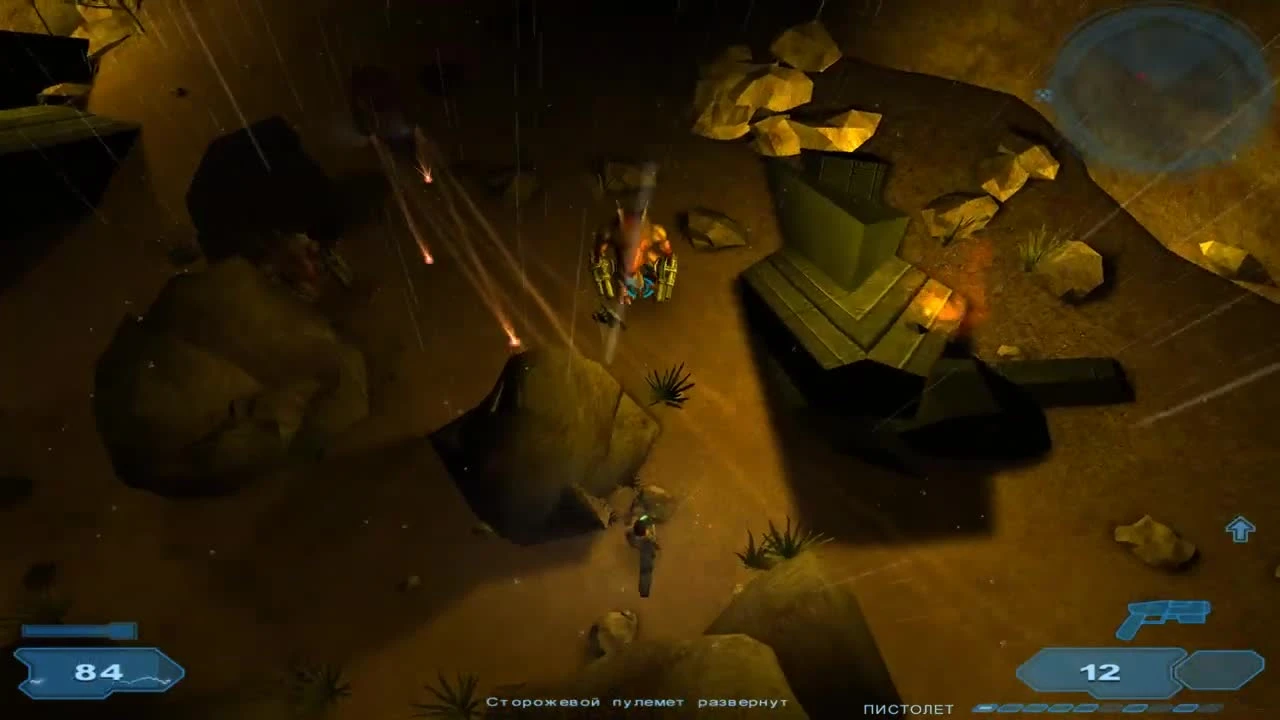
Task: Click the rightmost lit cell of the ammo strip
Action: click(1185, 708)
